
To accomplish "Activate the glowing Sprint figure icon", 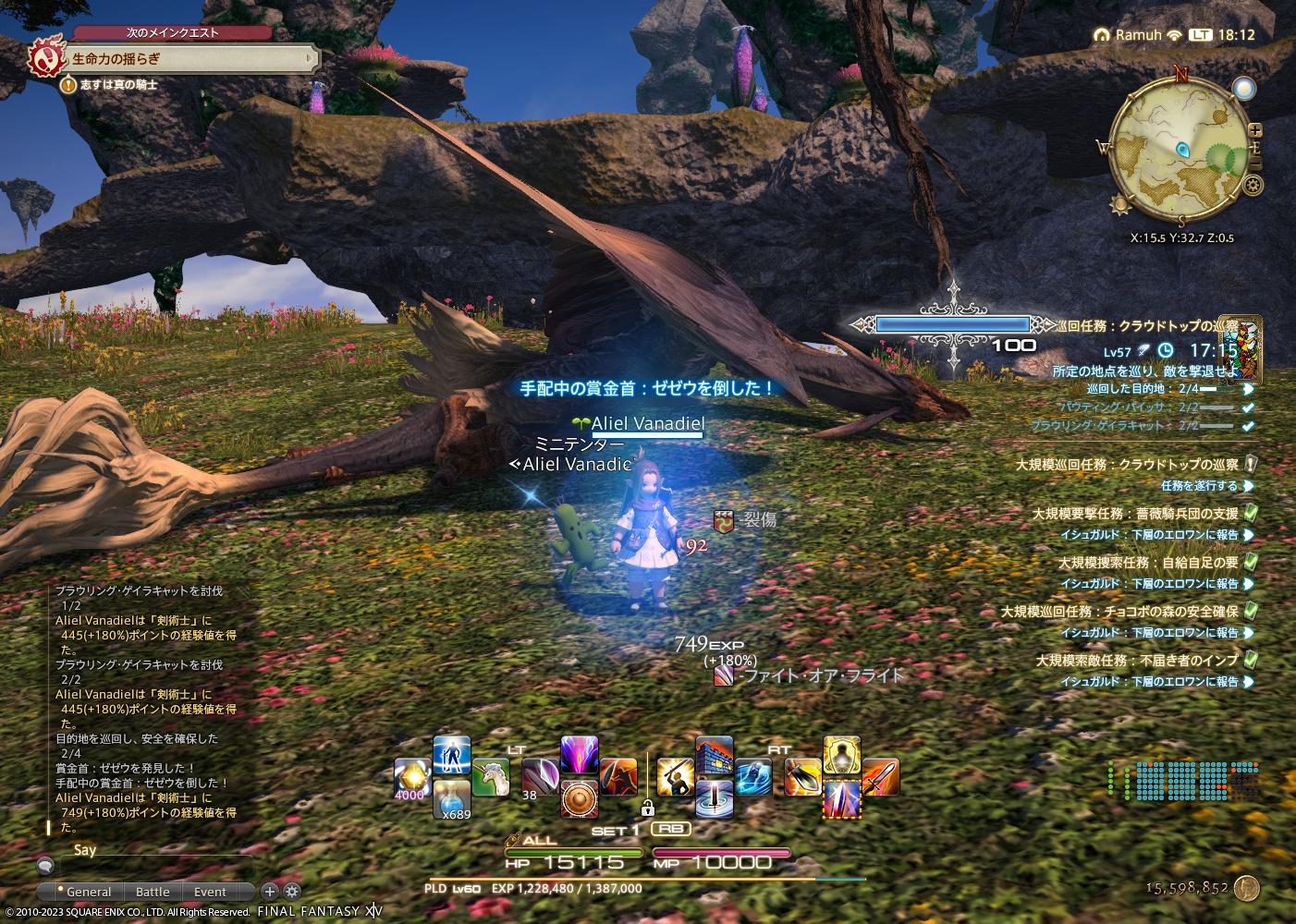I will click(x=451, y=758).
